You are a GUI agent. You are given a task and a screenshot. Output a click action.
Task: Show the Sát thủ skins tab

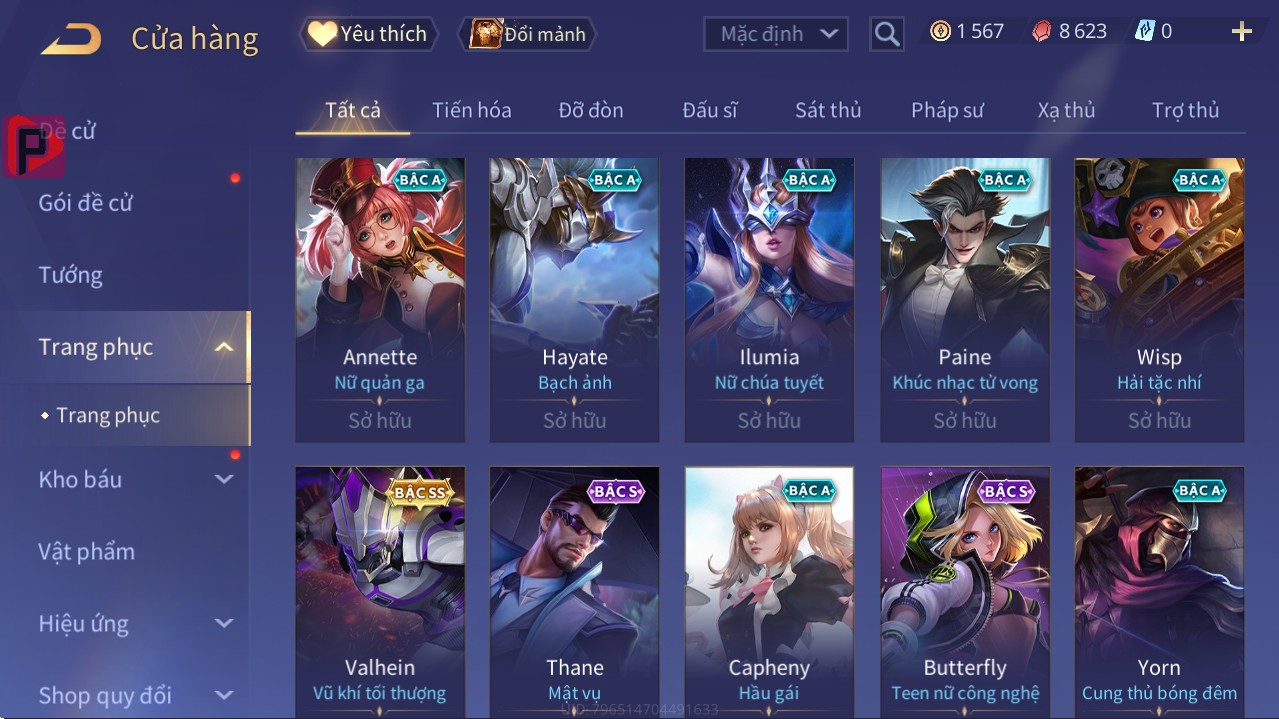(828, 110)
